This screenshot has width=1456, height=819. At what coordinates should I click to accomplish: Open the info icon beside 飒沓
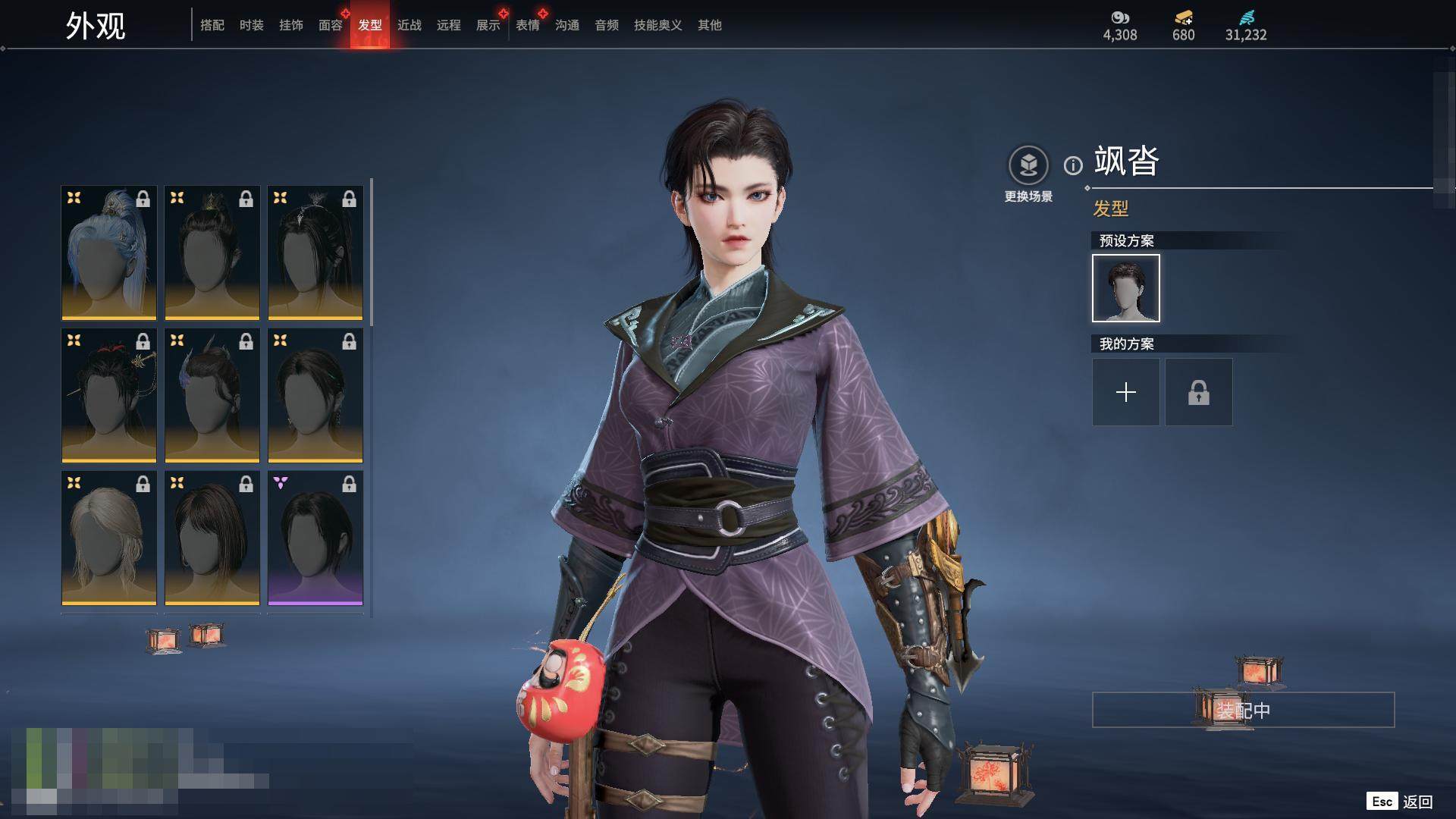point(1073,165)
